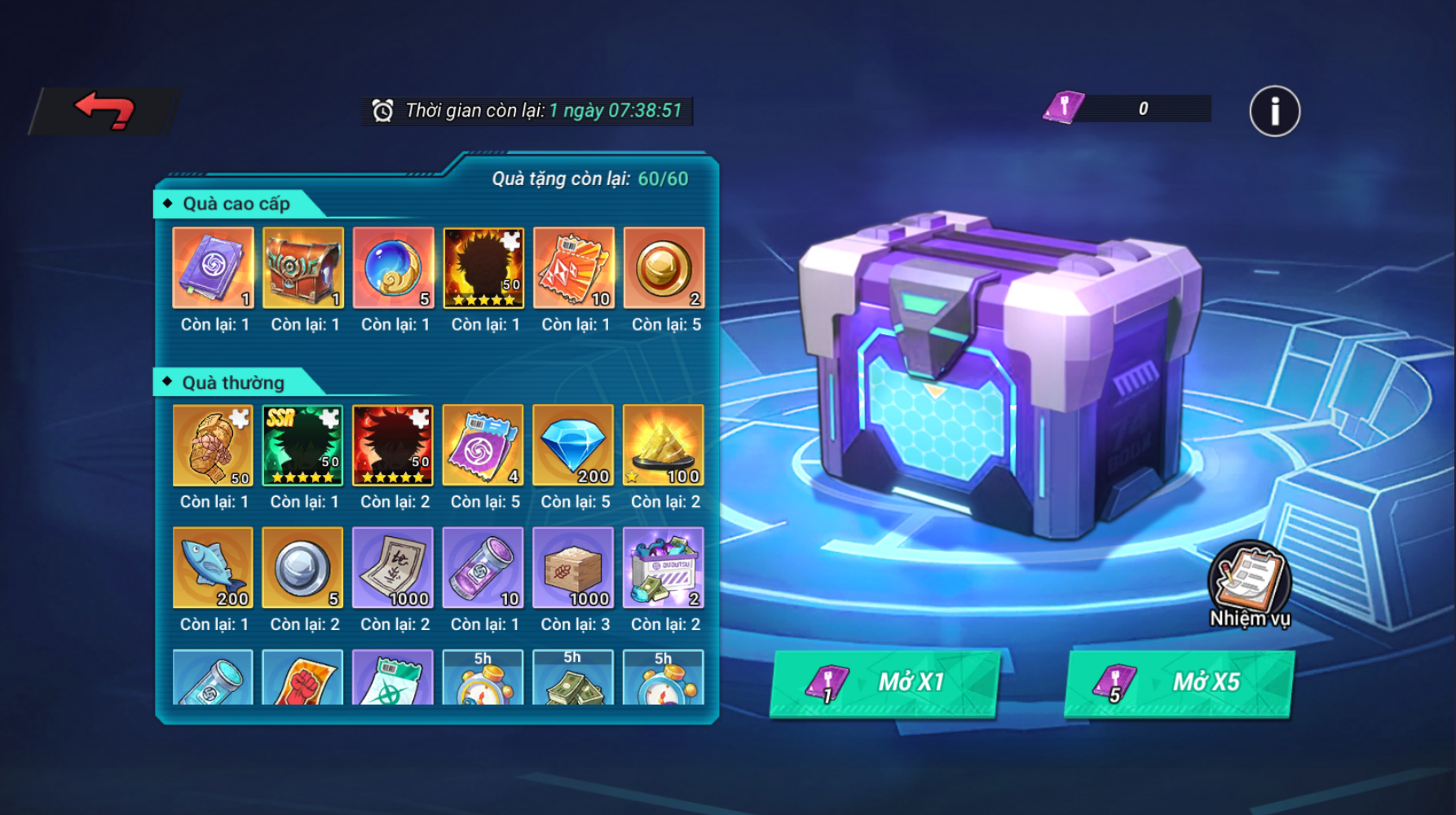This screenshot has width=1456, height=815.
Task: Inspect the golden gauntlet shard reward
Action: pyautogui.click(x=213, y=445)
